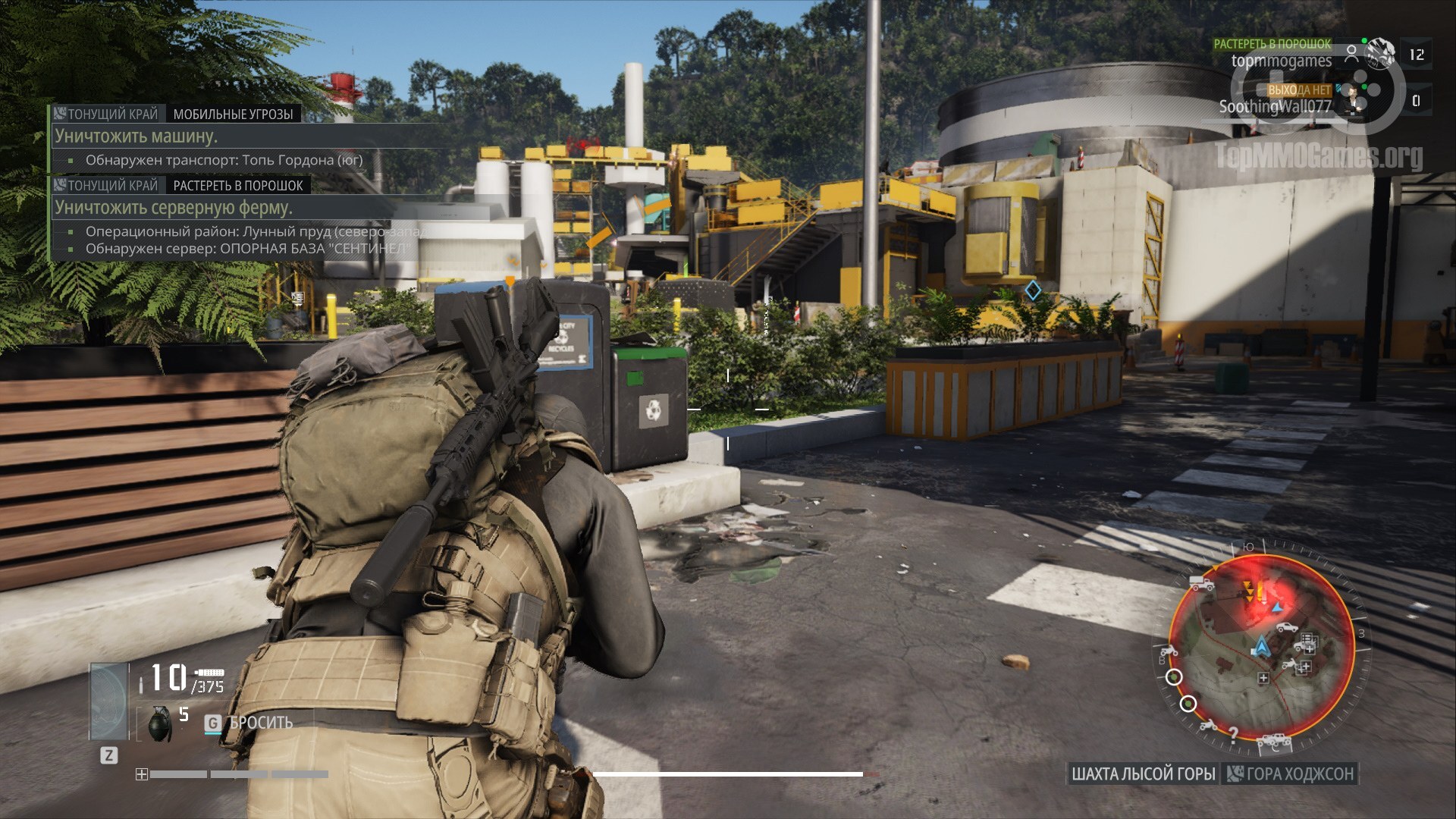Viewport: 1456px width, 819px height.
Task: Select the topmmogames squad member entry
Action: click(x=1282, y=61)
